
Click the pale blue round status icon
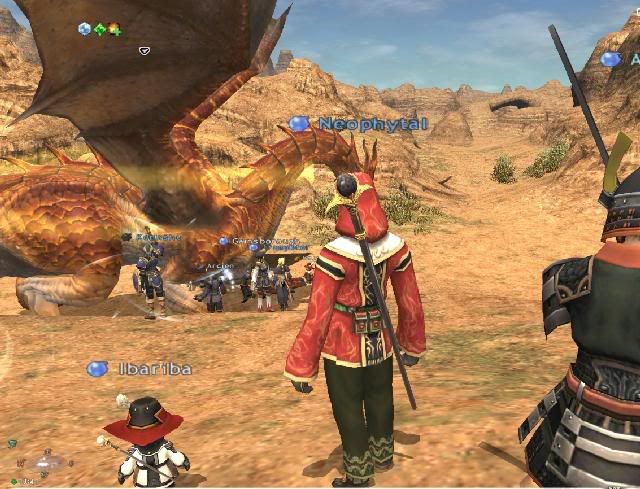(x=85, y=29)
